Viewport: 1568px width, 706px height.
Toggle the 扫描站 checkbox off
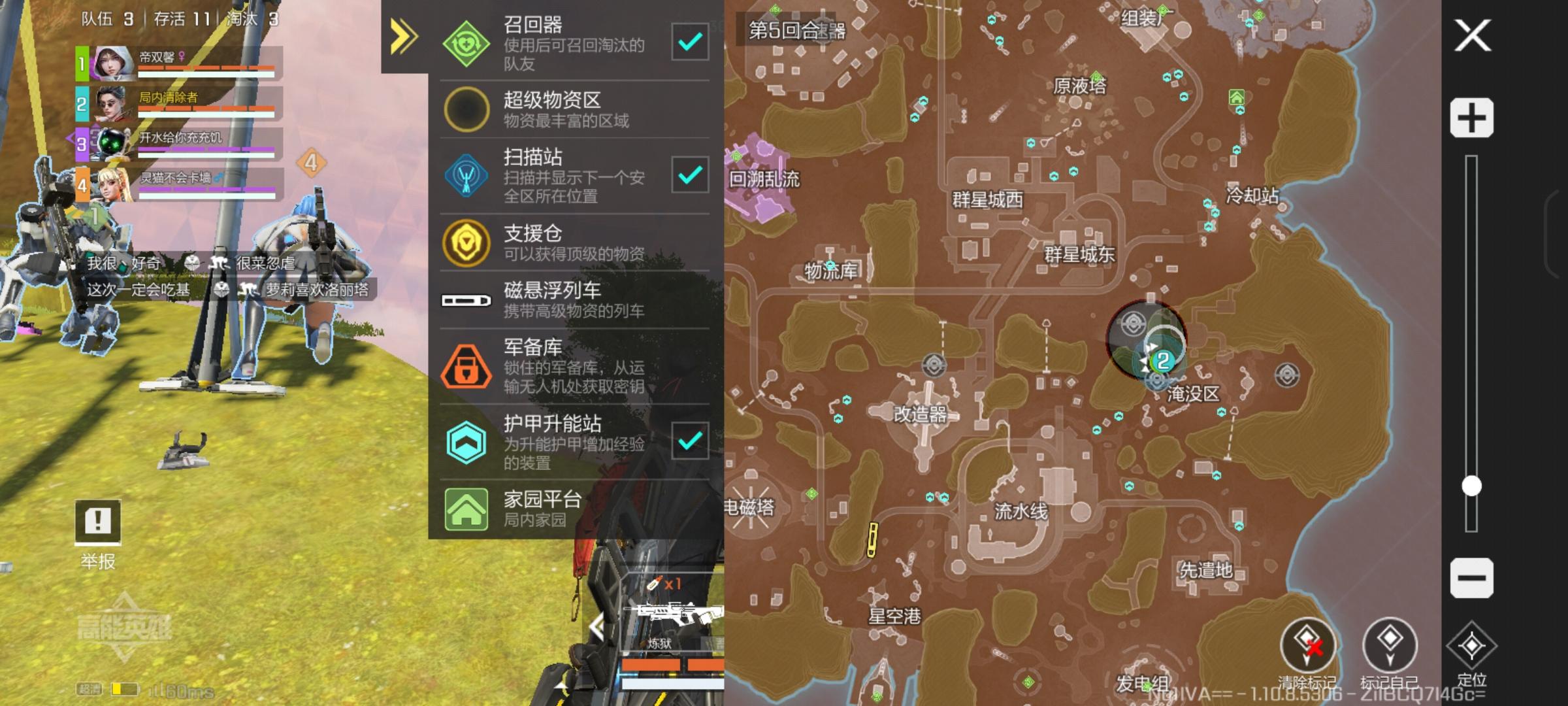[691, 175]
